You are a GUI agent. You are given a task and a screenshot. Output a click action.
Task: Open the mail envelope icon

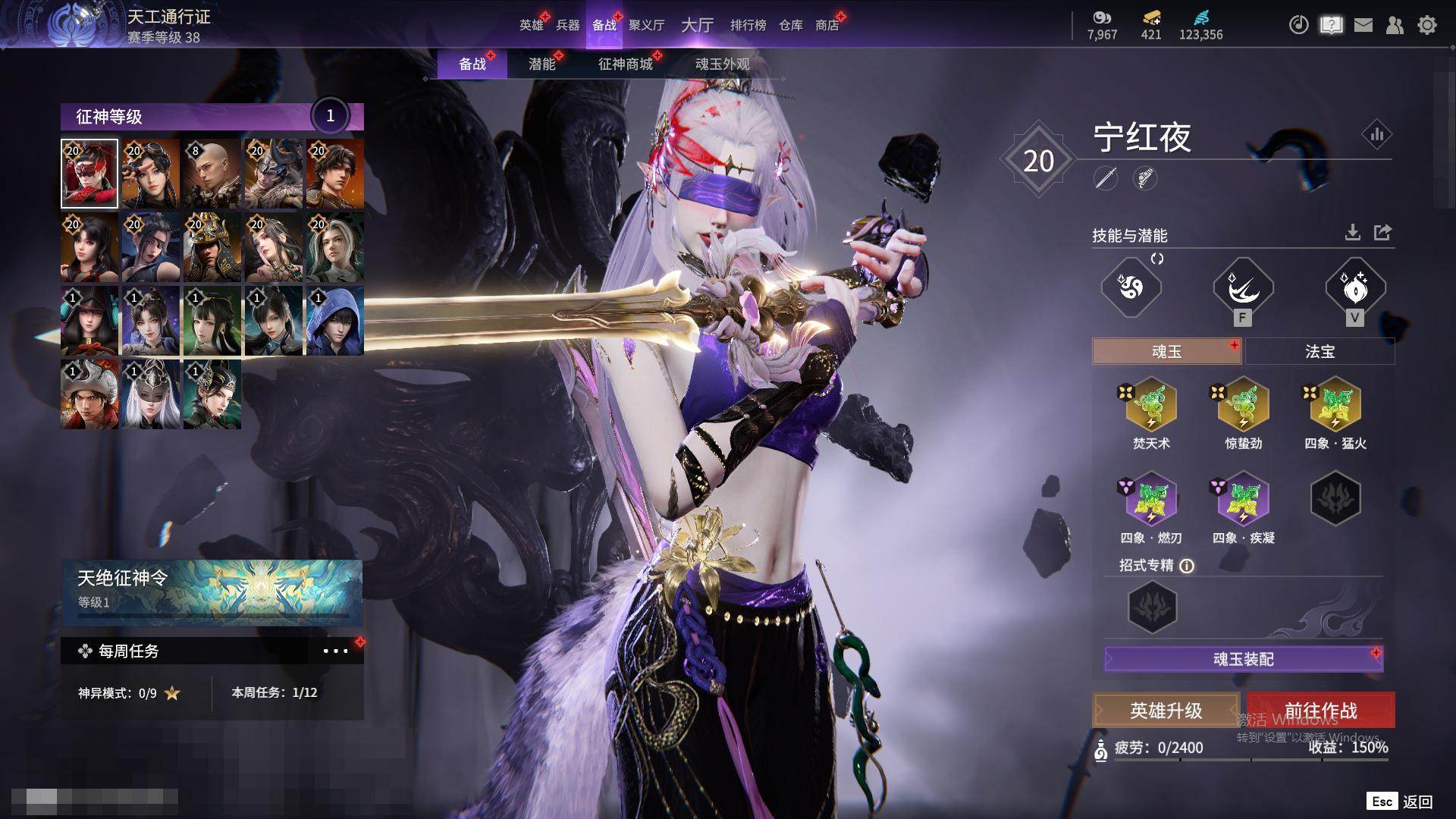tap(1363, 25)
